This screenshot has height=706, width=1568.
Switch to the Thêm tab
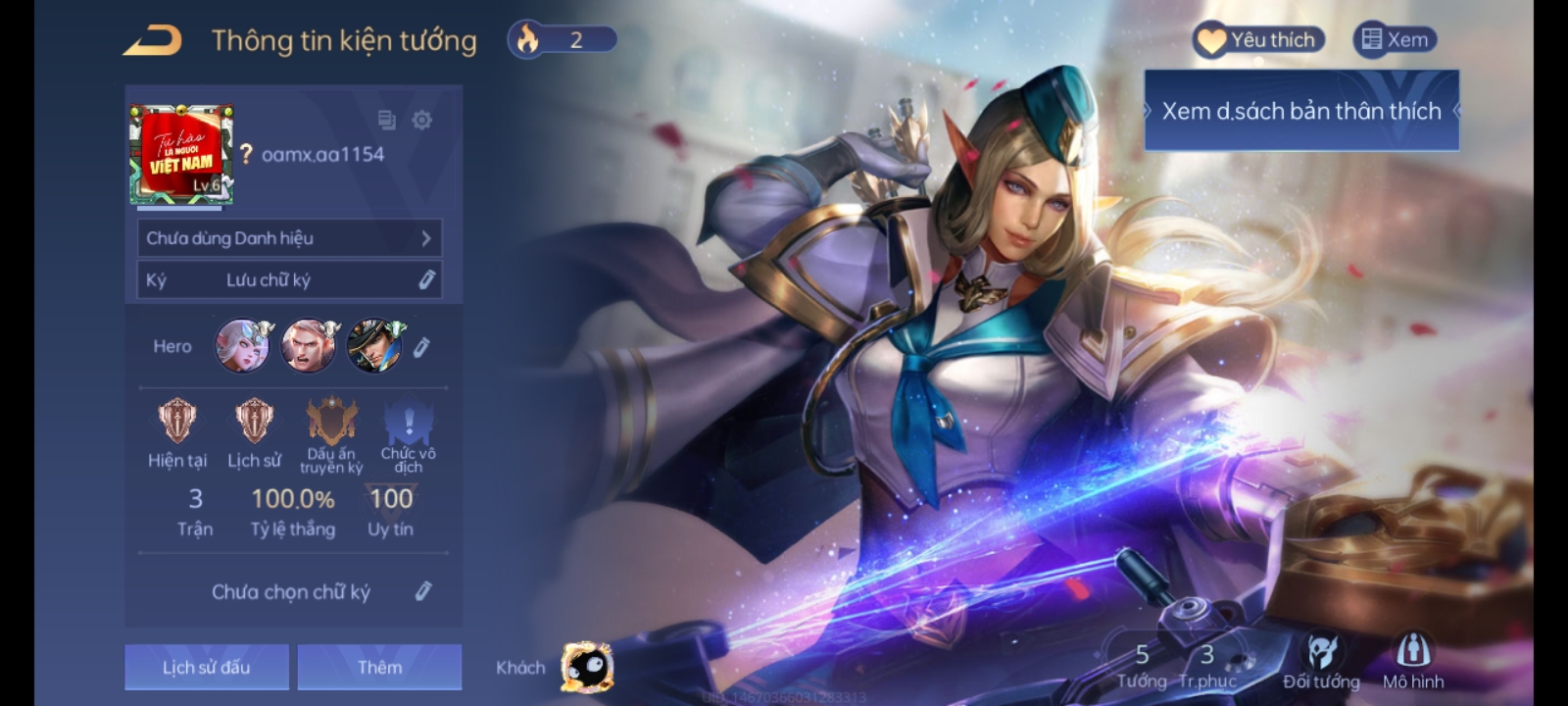pos(380,666)
